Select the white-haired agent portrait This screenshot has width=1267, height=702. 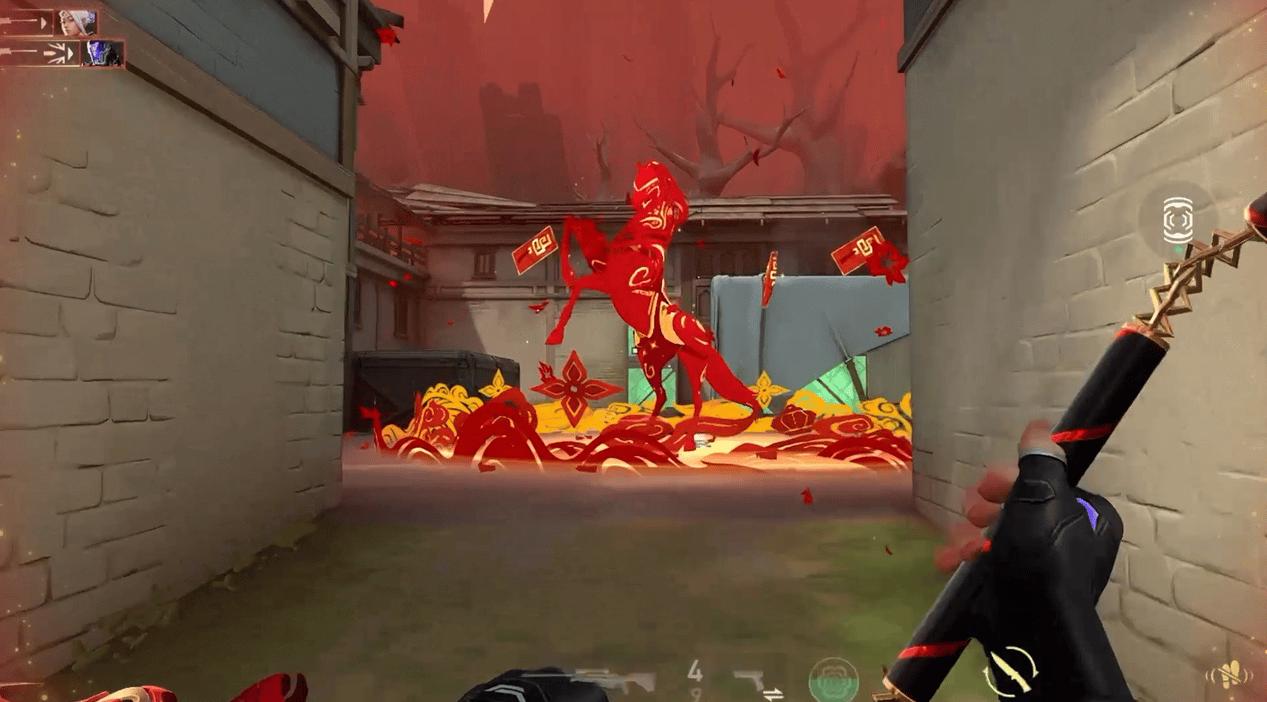coord(77,22)
